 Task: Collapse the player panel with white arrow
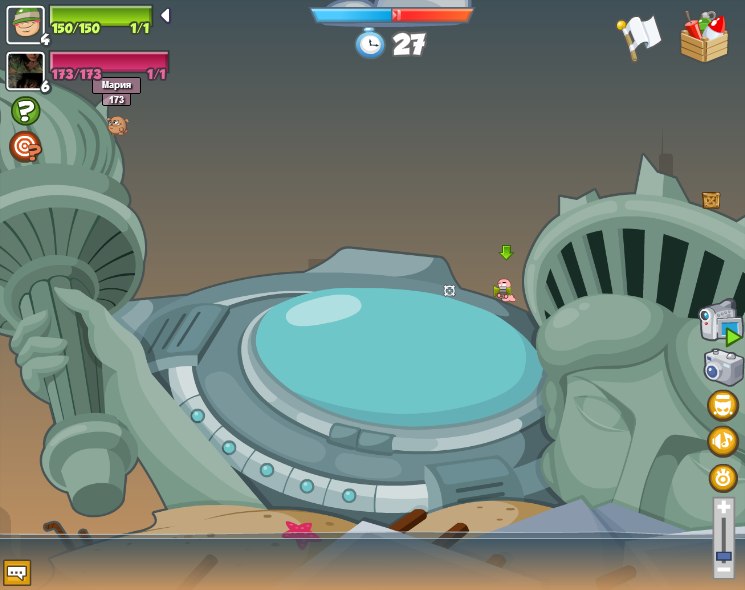pos(165,16)
